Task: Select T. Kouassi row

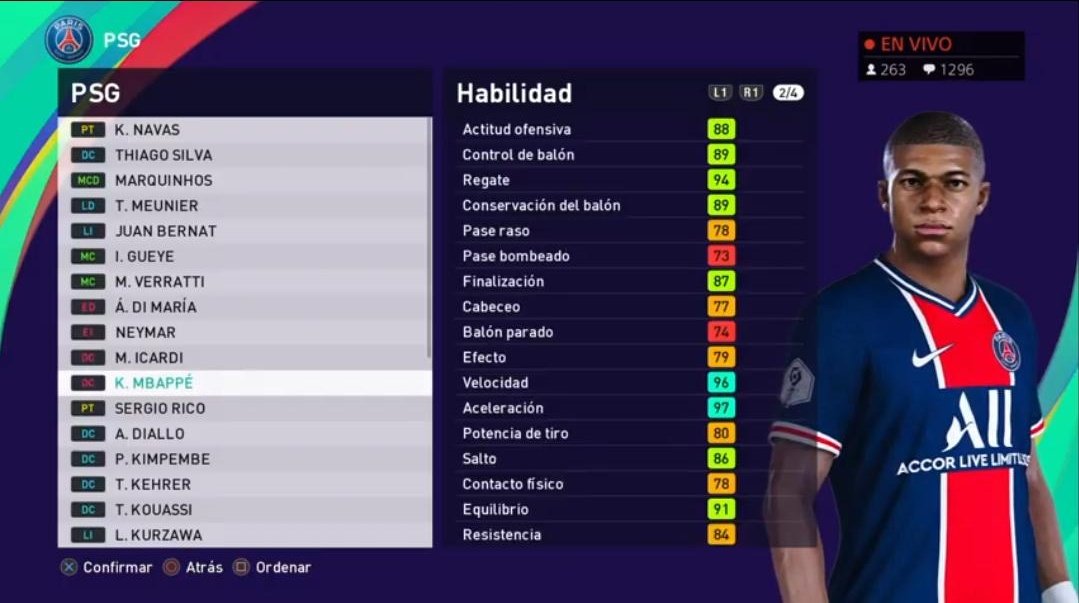Action: 245,510
